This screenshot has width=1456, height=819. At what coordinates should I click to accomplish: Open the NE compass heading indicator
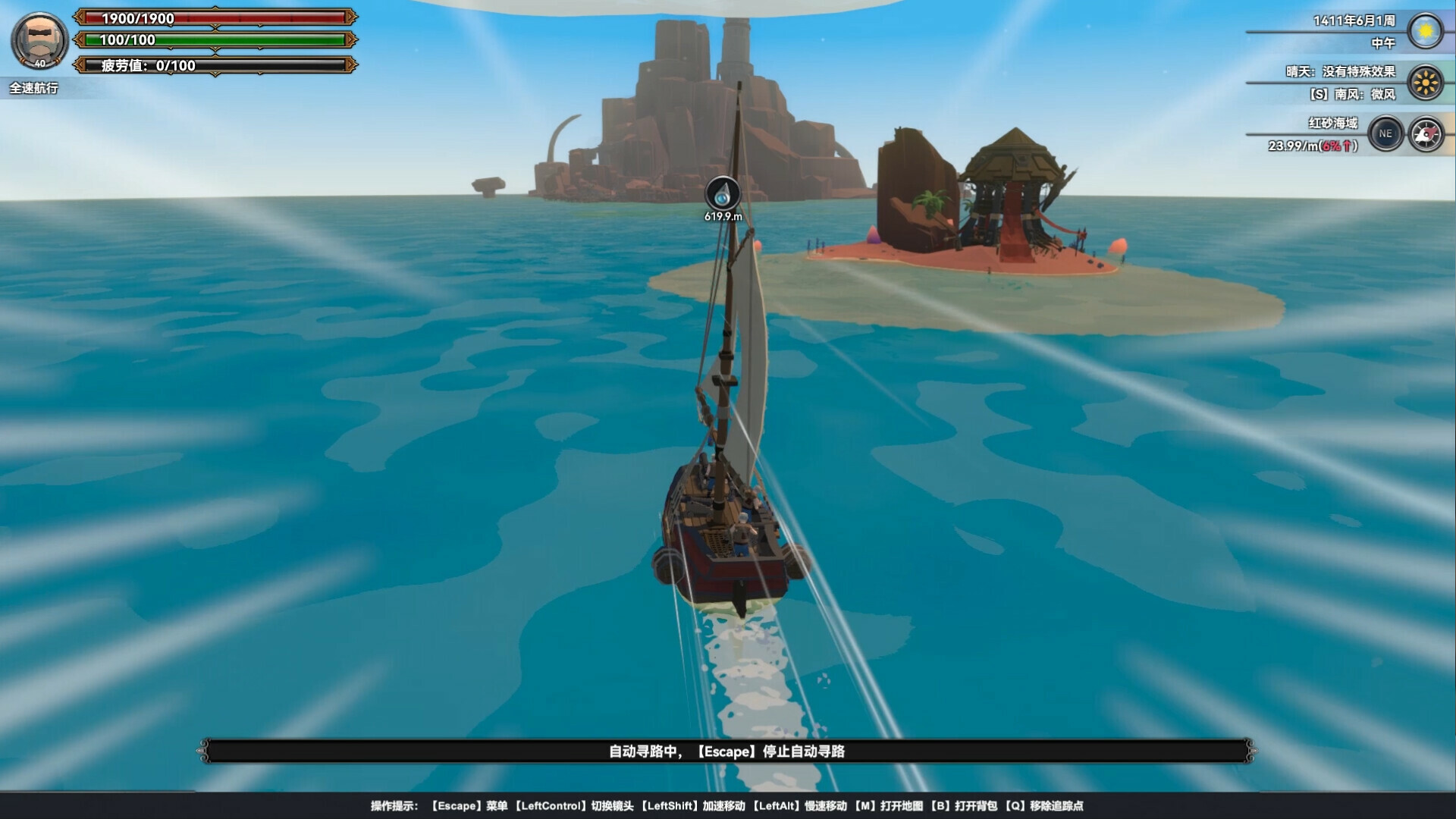[1388, 132]
